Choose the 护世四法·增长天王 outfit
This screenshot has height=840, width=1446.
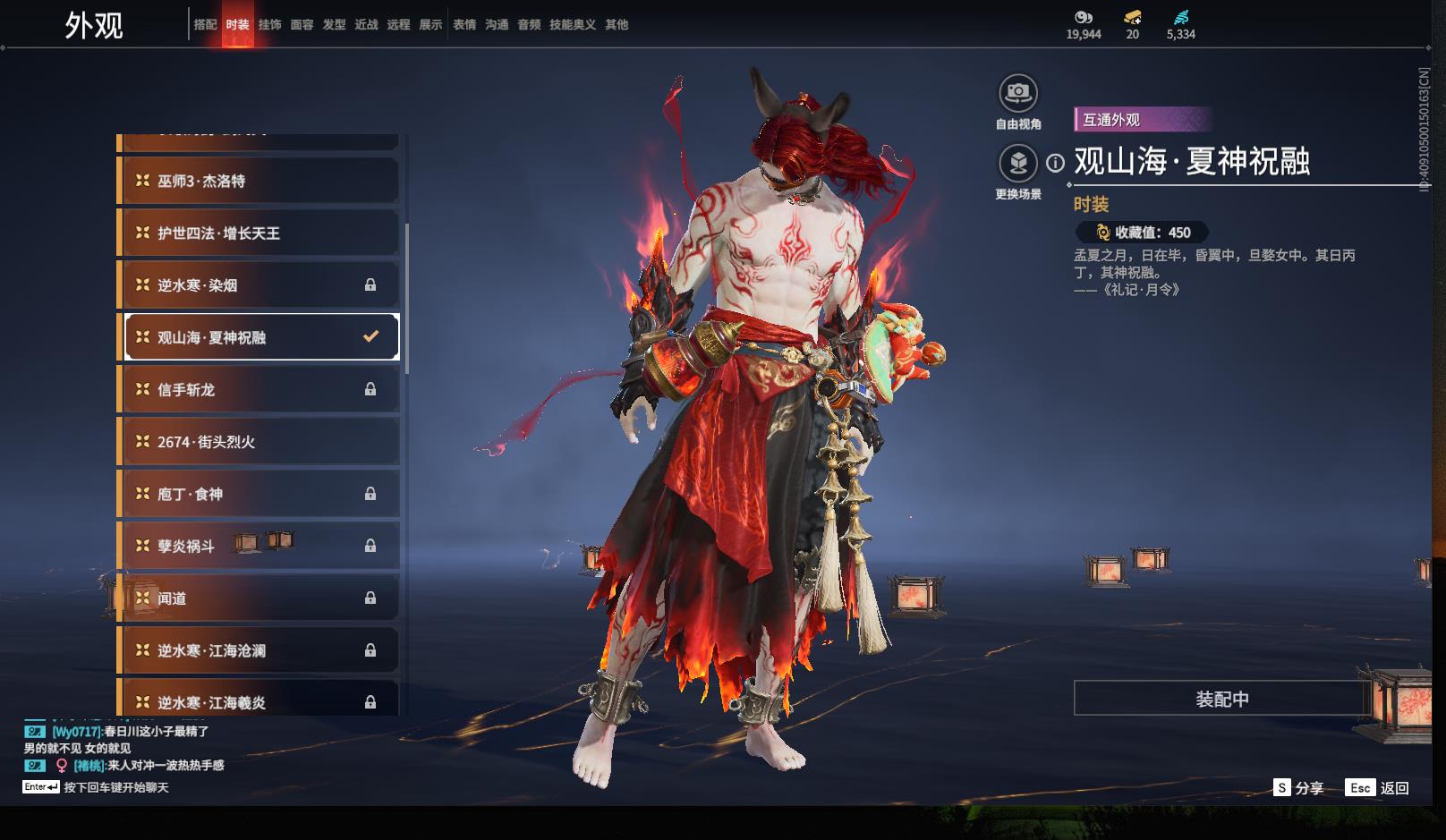259,233
